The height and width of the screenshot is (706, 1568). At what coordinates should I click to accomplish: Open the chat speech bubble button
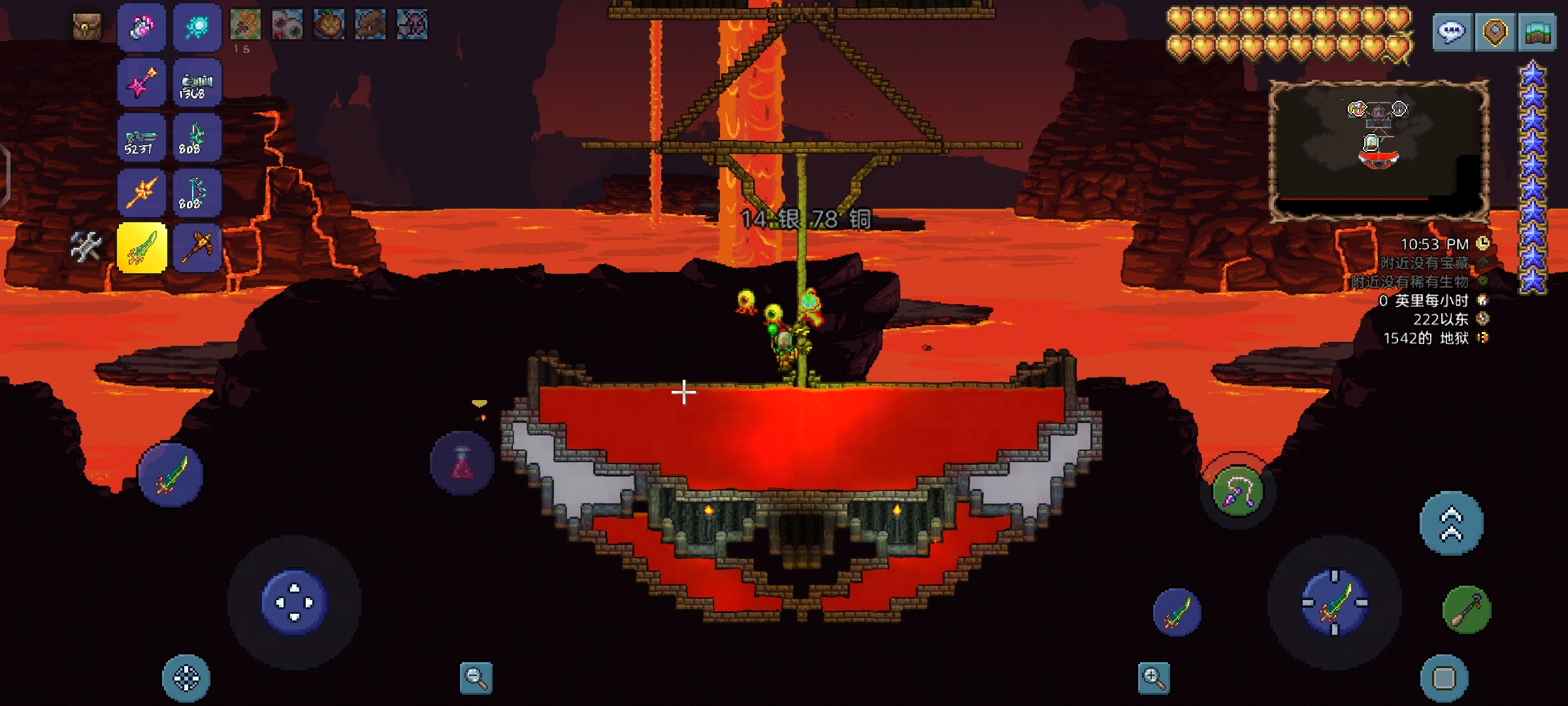(1452, 31)
